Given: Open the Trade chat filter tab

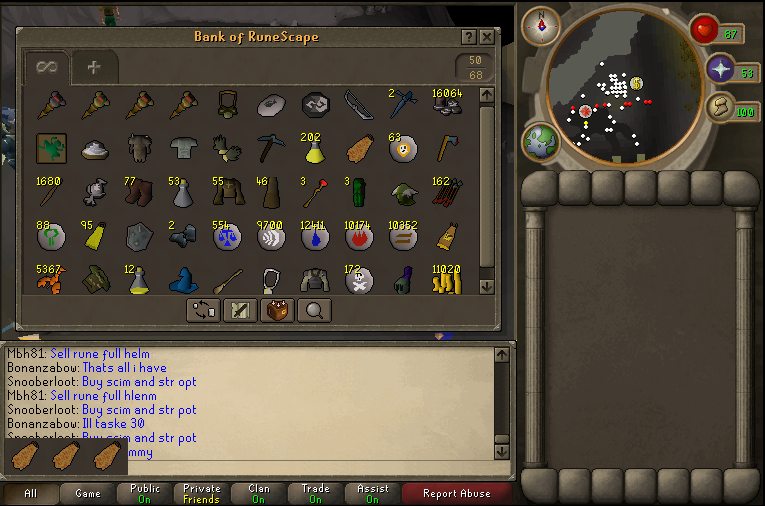Looking at the screenshot, I should (315, 493).
